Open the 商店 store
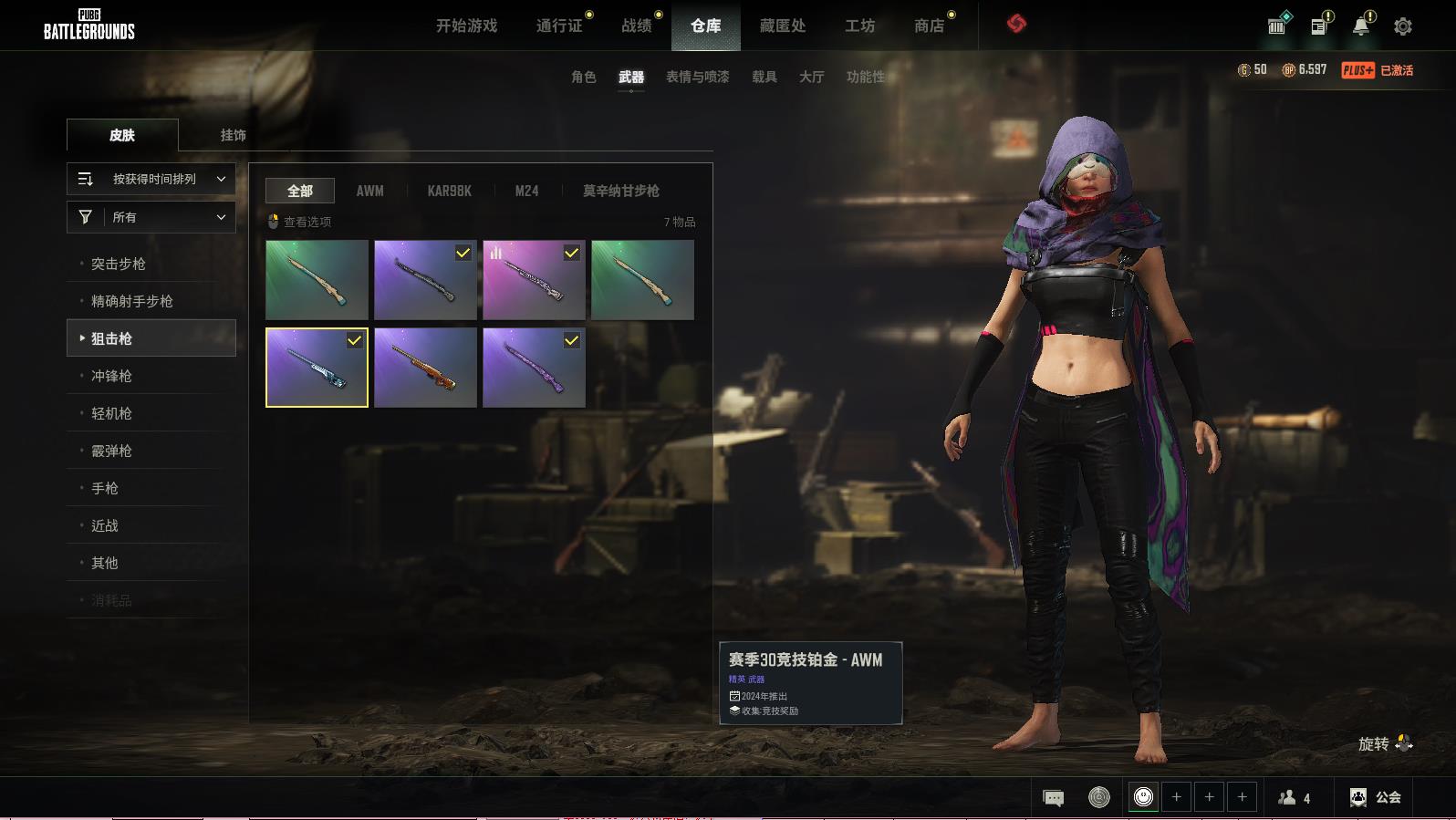The height and width of the screenshot is (820, 1456). [929, 26]
